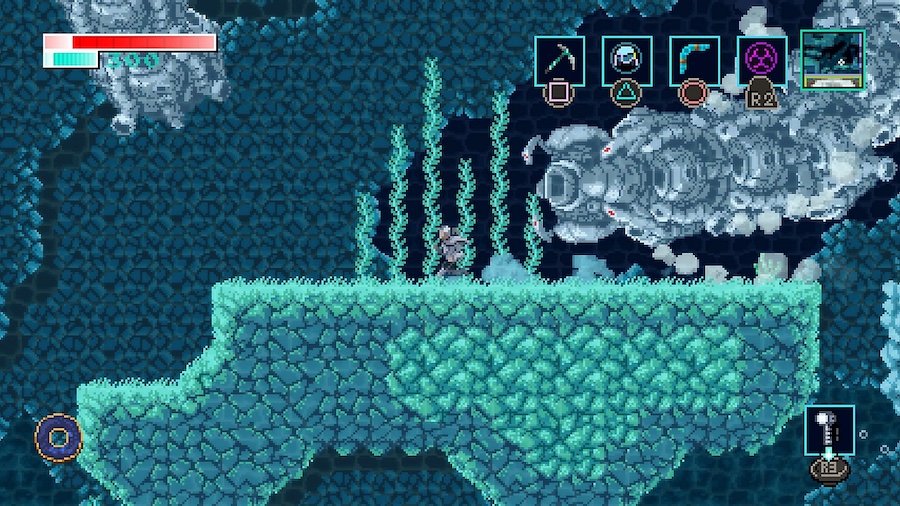
Task: Click the purple ring compass icon
Action: pos(58,437)
